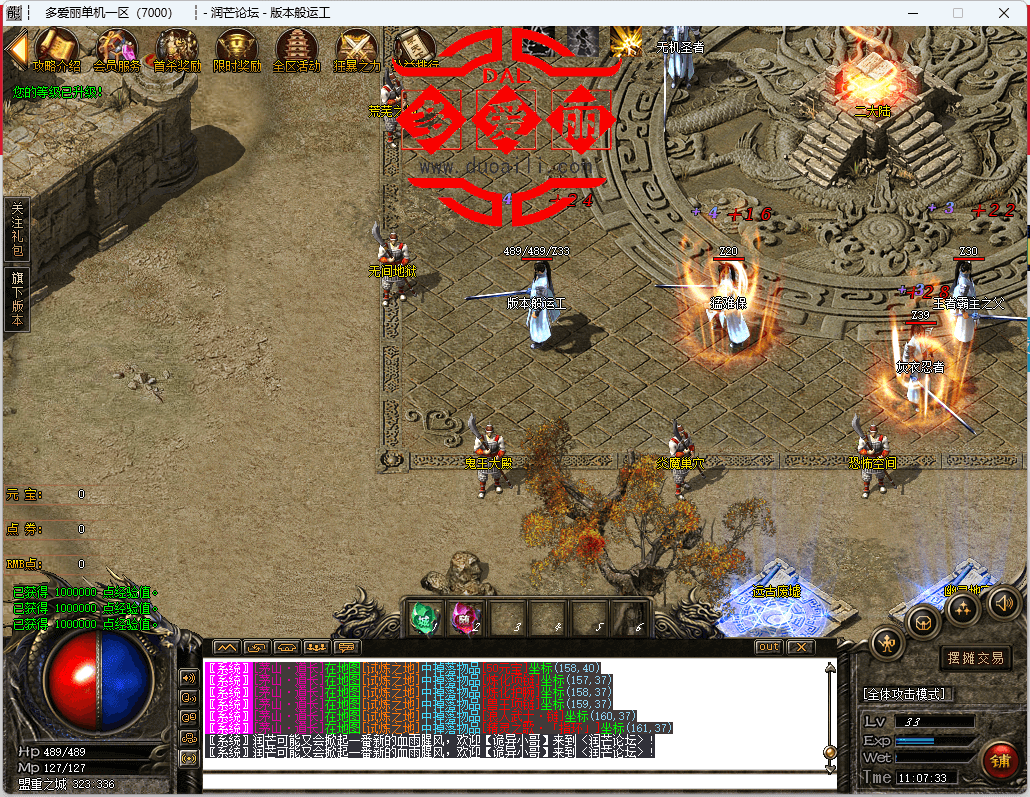Screen dimensions: 1030x797
Task: Open the bag chest round button
Action: (x=924, y=623)
